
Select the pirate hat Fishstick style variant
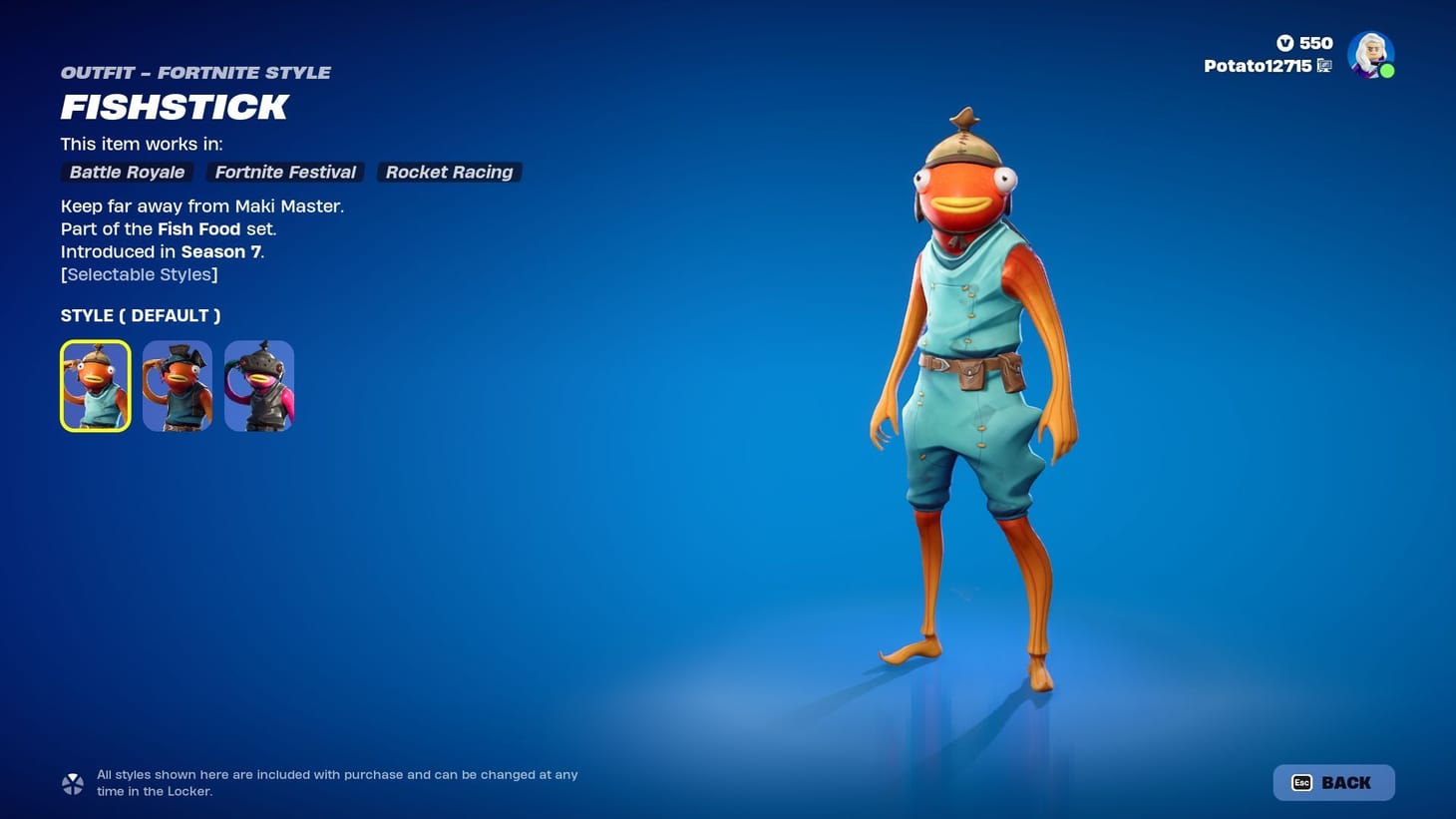177,386
